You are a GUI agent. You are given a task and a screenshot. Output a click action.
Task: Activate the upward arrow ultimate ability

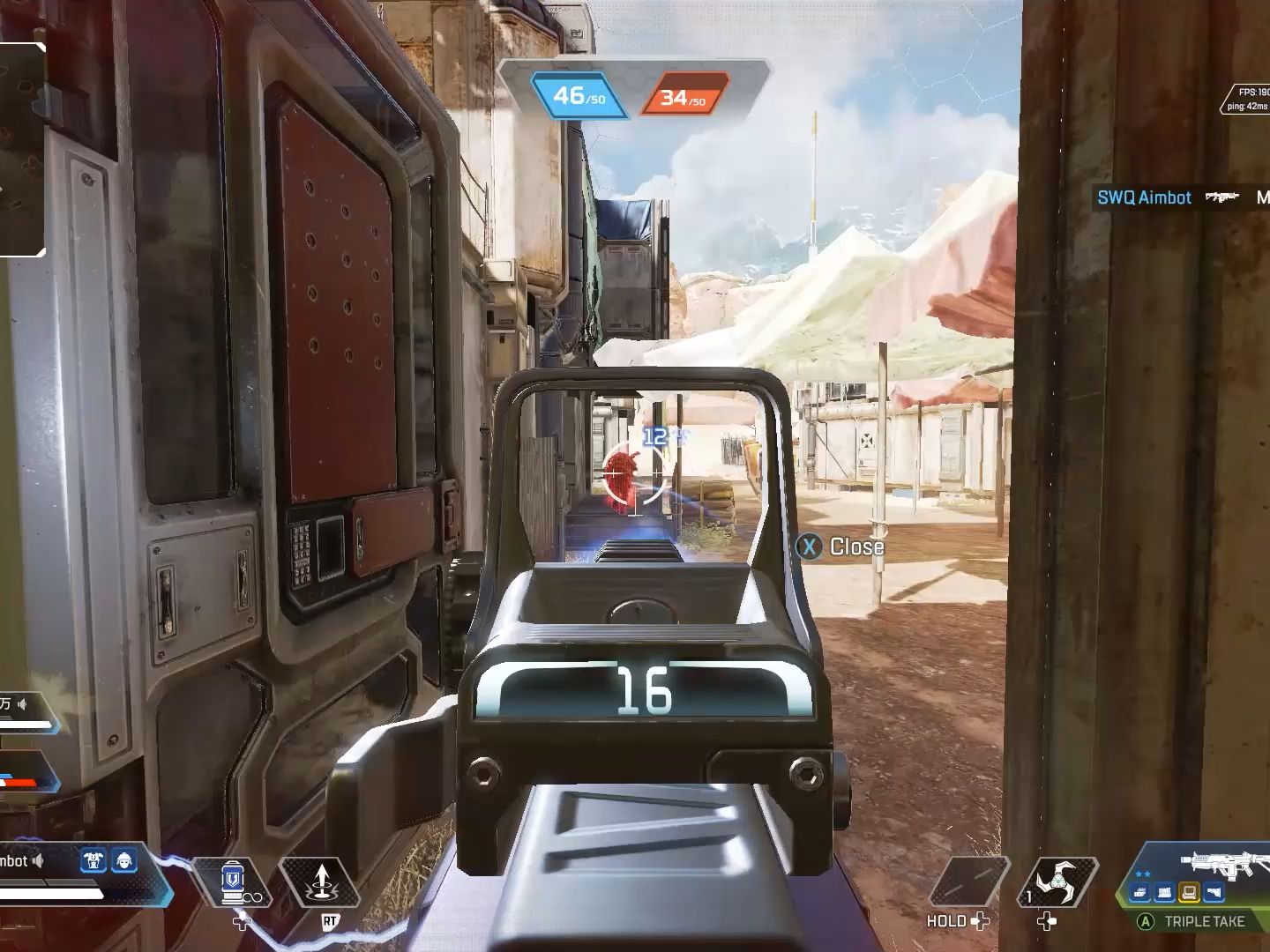point(321,882)
